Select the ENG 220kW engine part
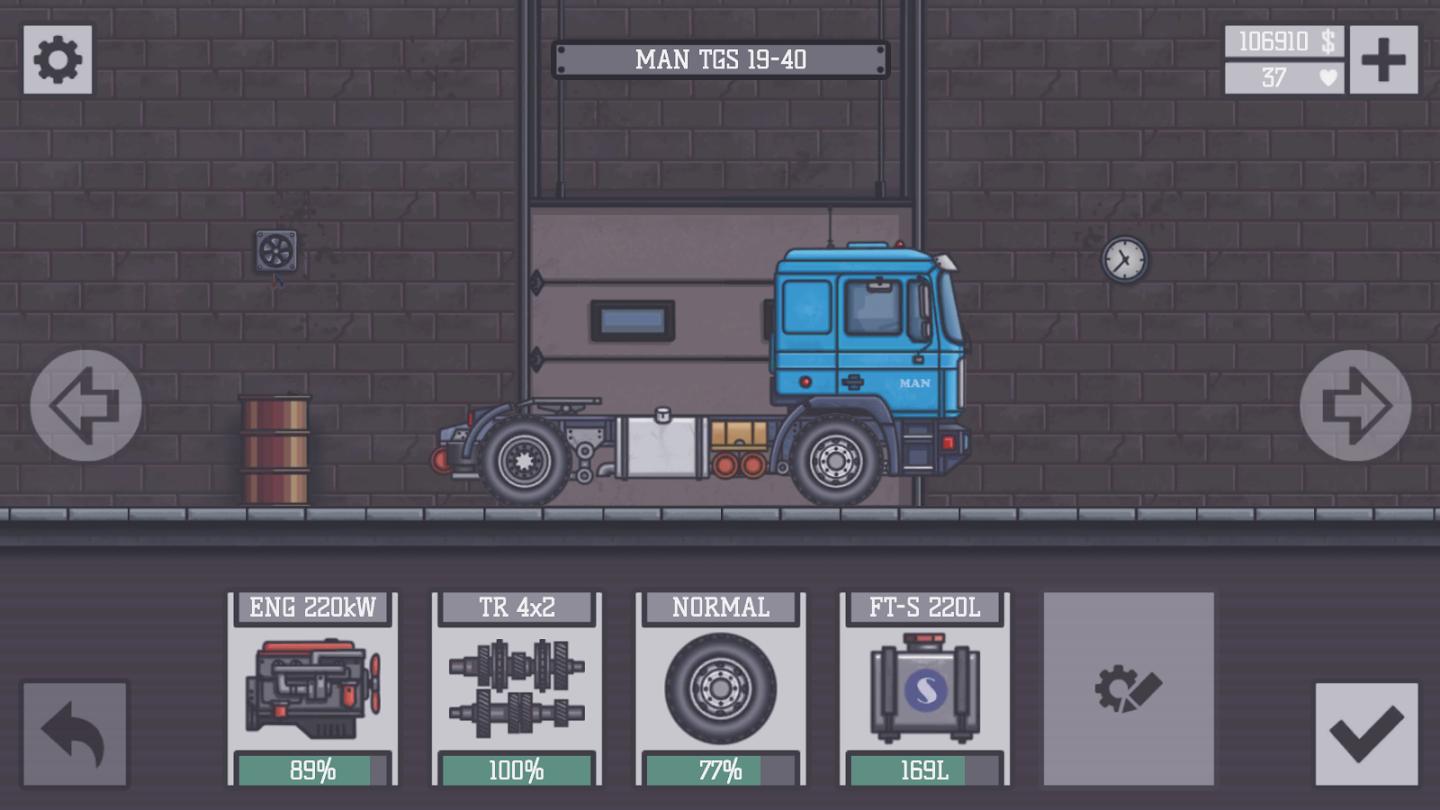This screenshot has height=810, width=1440. pos(313,688)
